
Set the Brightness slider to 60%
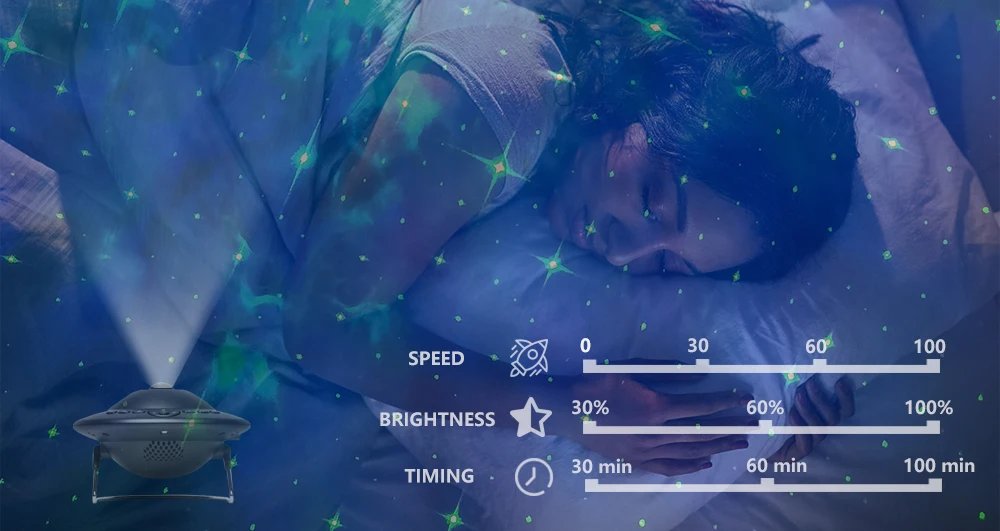click(x=765, y=427)
